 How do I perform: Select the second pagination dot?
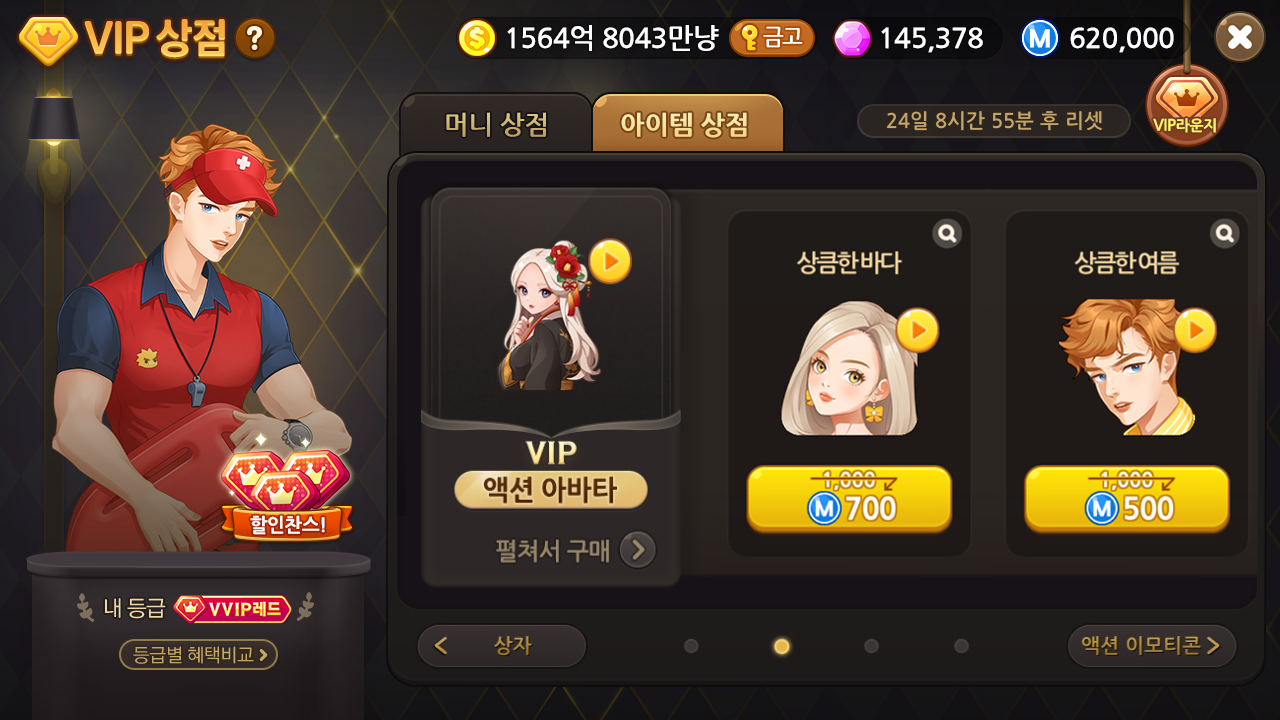[781, 647]
